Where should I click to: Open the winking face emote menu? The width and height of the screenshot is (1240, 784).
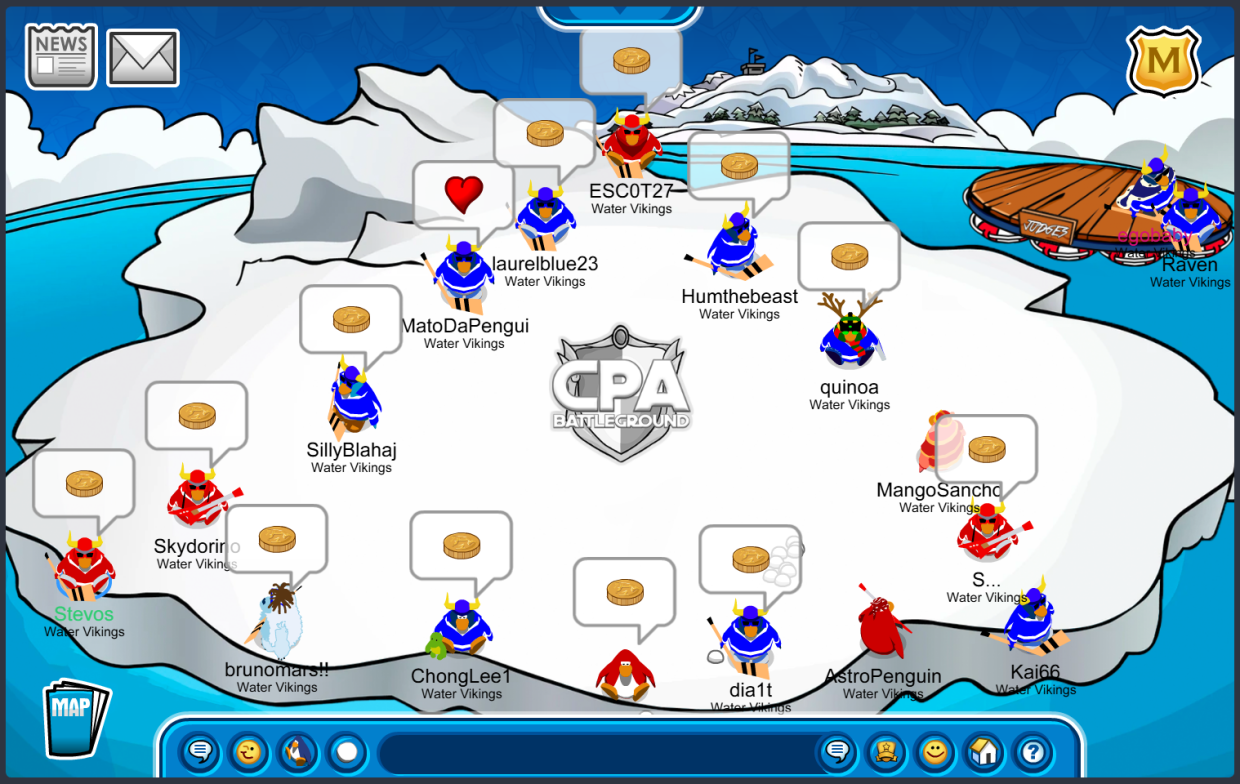[248, 751]
